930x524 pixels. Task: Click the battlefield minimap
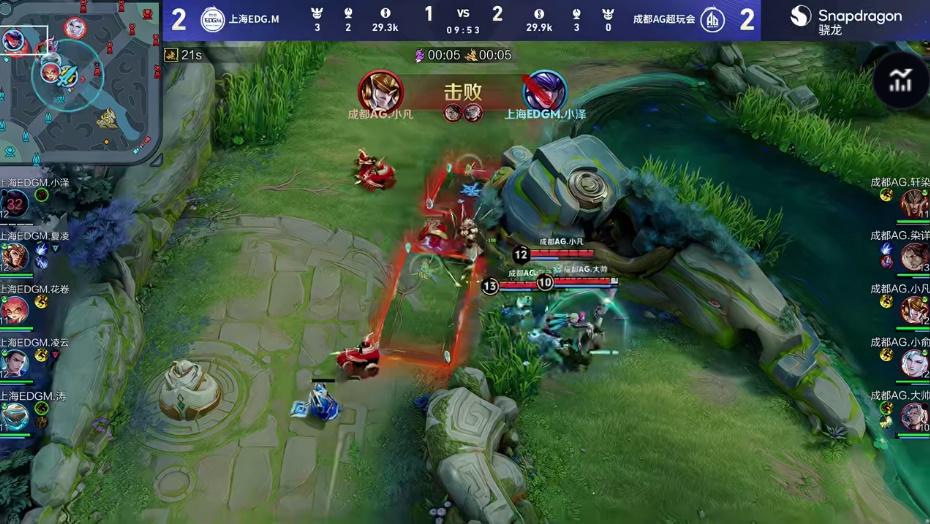[x=80, y=80]
